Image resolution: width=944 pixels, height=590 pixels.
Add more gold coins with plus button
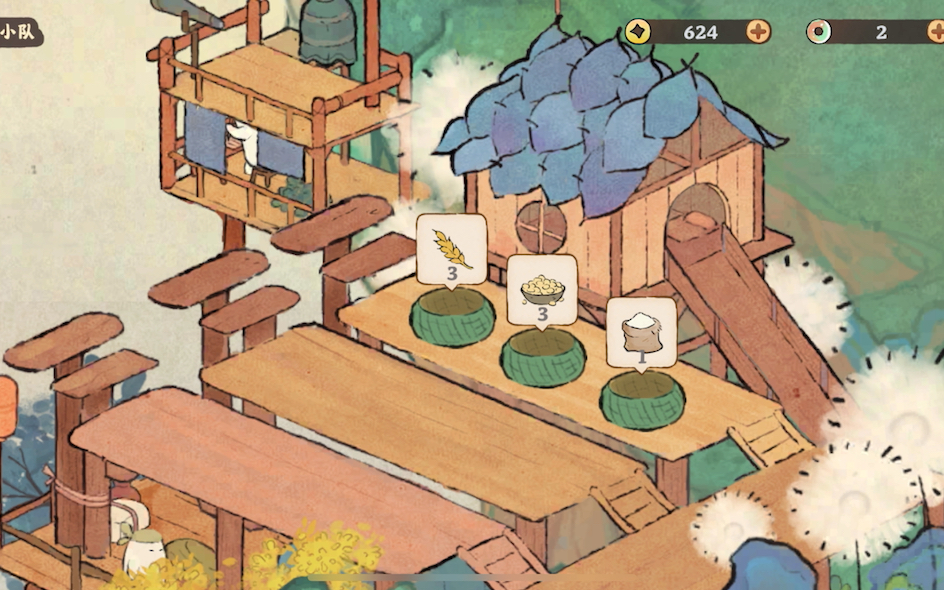pyautogui.click(x=758, y=32)
